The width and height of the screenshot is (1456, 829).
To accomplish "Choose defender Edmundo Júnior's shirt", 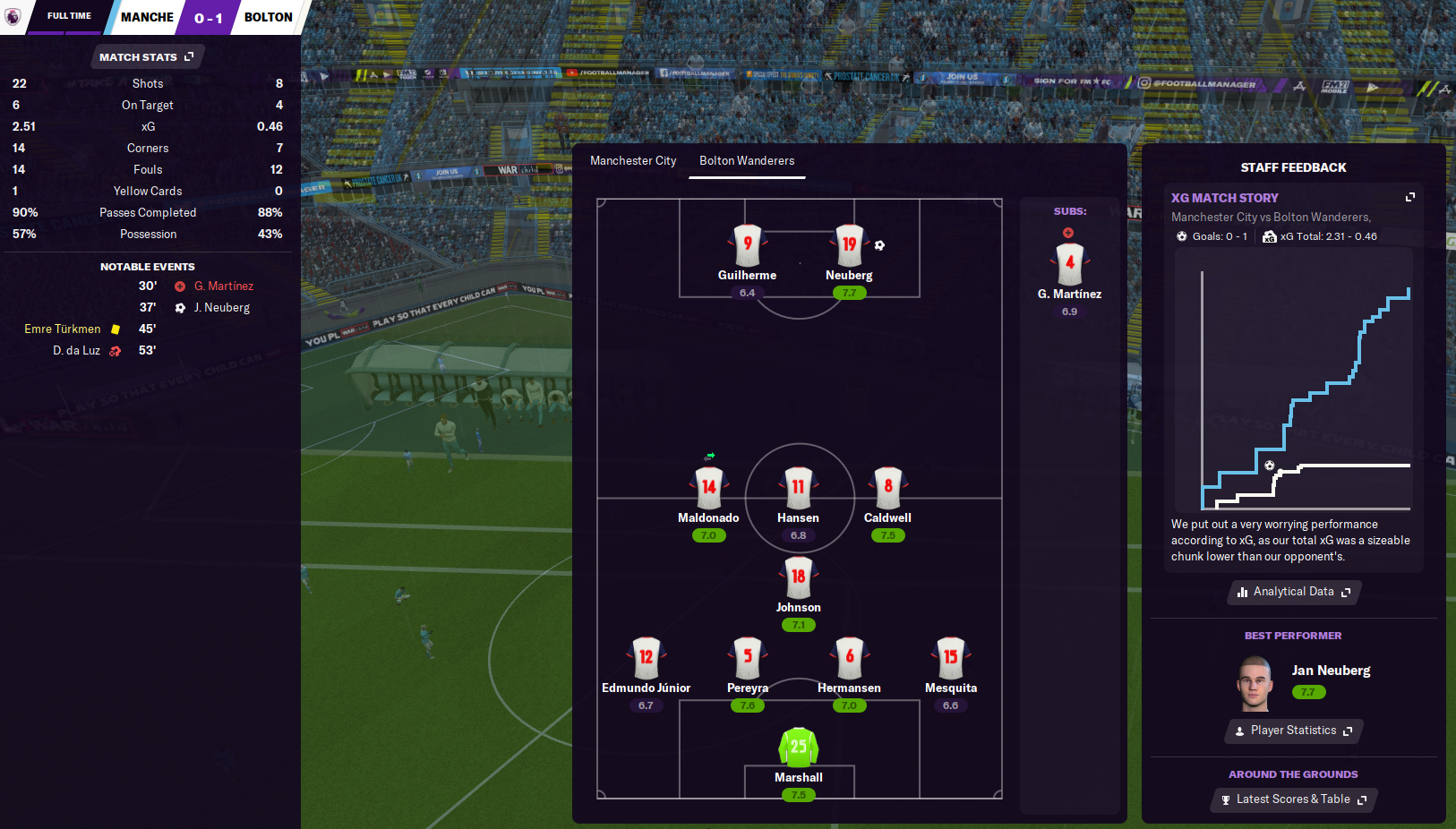I will coord(646,658).
